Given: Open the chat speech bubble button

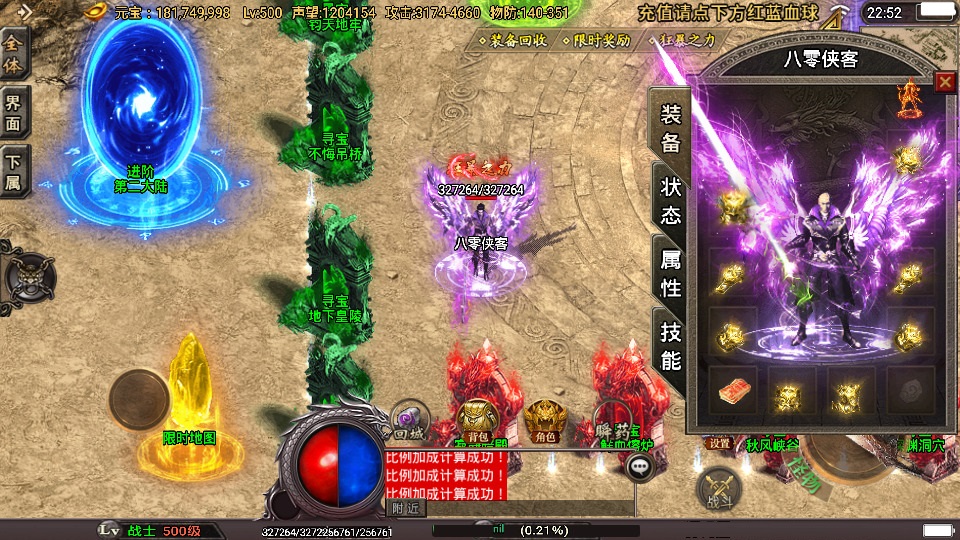Looking at the screenshot, I should click(639, 466).
